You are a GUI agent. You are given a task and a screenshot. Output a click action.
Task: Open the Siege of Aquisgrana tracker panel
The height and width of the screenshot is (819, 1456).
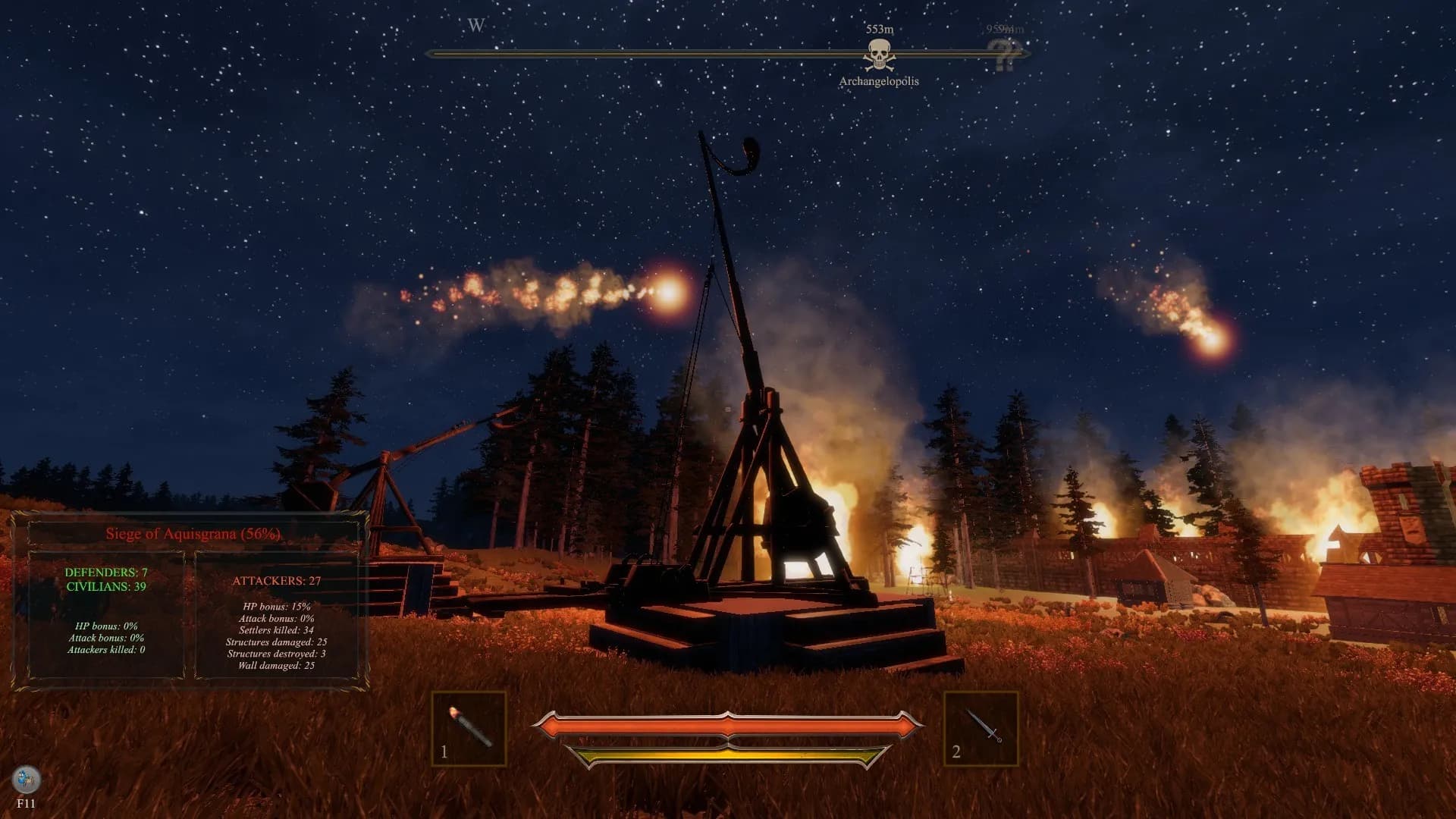(x=193, y=533)
